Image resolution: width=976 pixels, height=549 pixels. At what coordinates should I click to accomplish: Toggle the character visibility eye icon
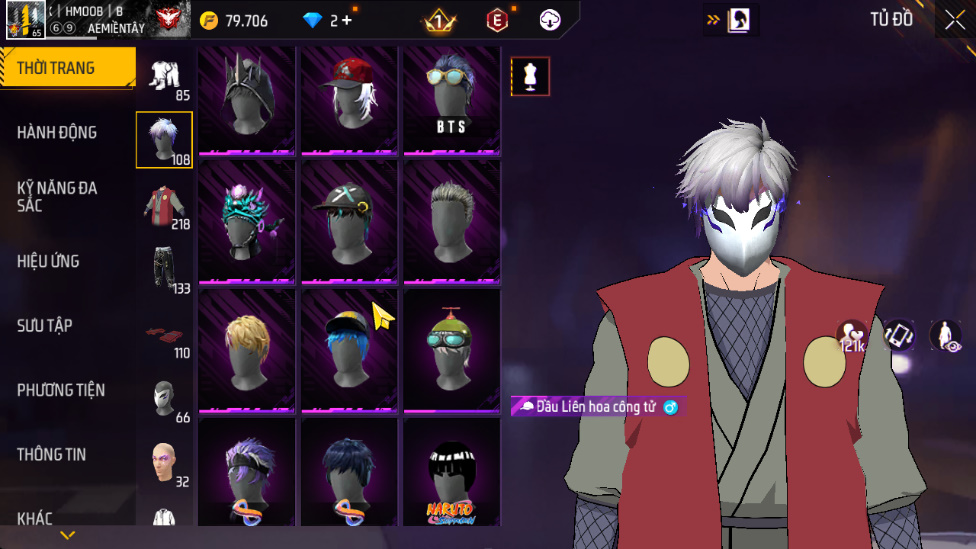pos(945,336)
